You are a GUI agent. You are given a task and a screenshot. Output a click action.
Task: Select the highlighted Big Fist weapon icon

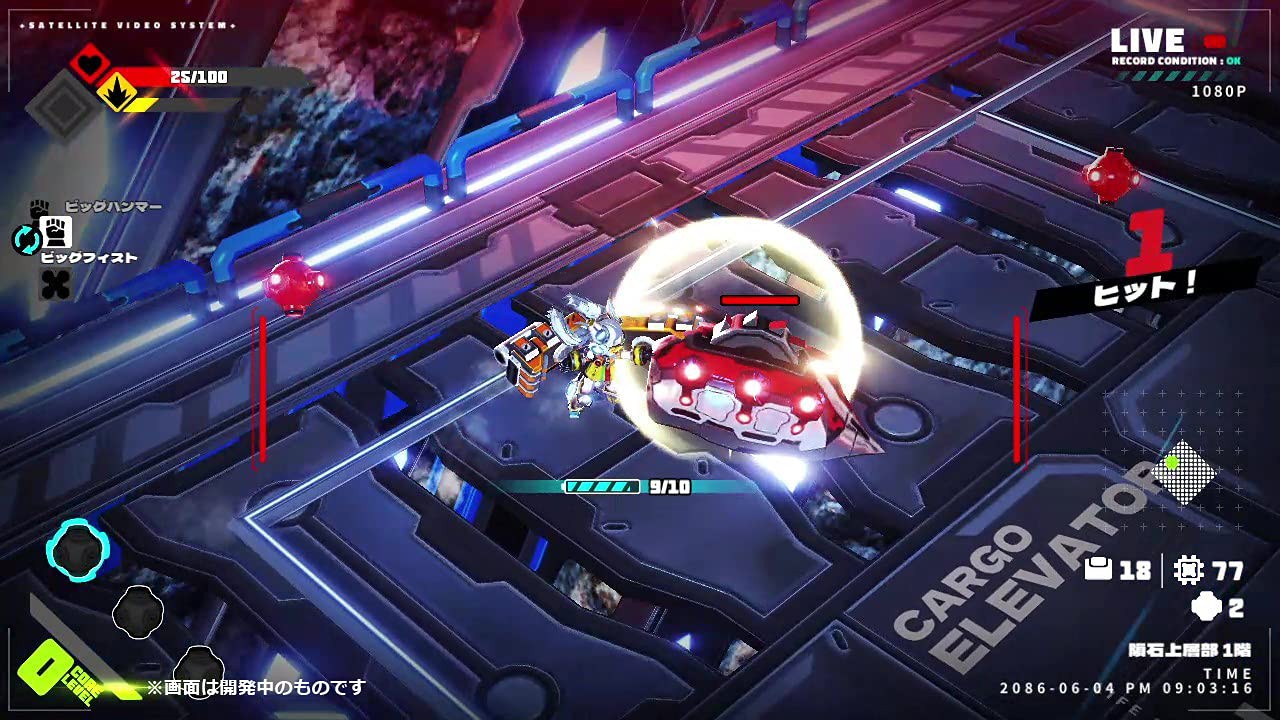click(56, 234)
